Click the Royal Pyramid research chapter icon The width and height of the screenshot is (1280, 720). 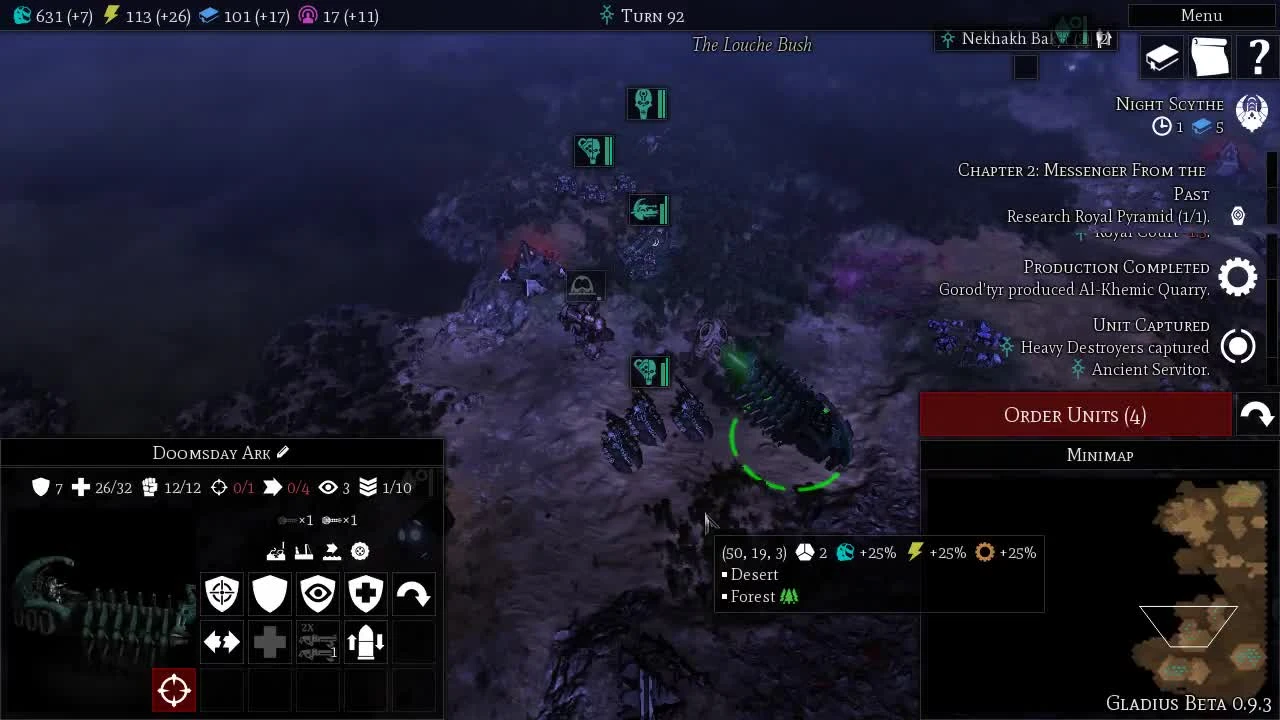(x=1238, y=215)
